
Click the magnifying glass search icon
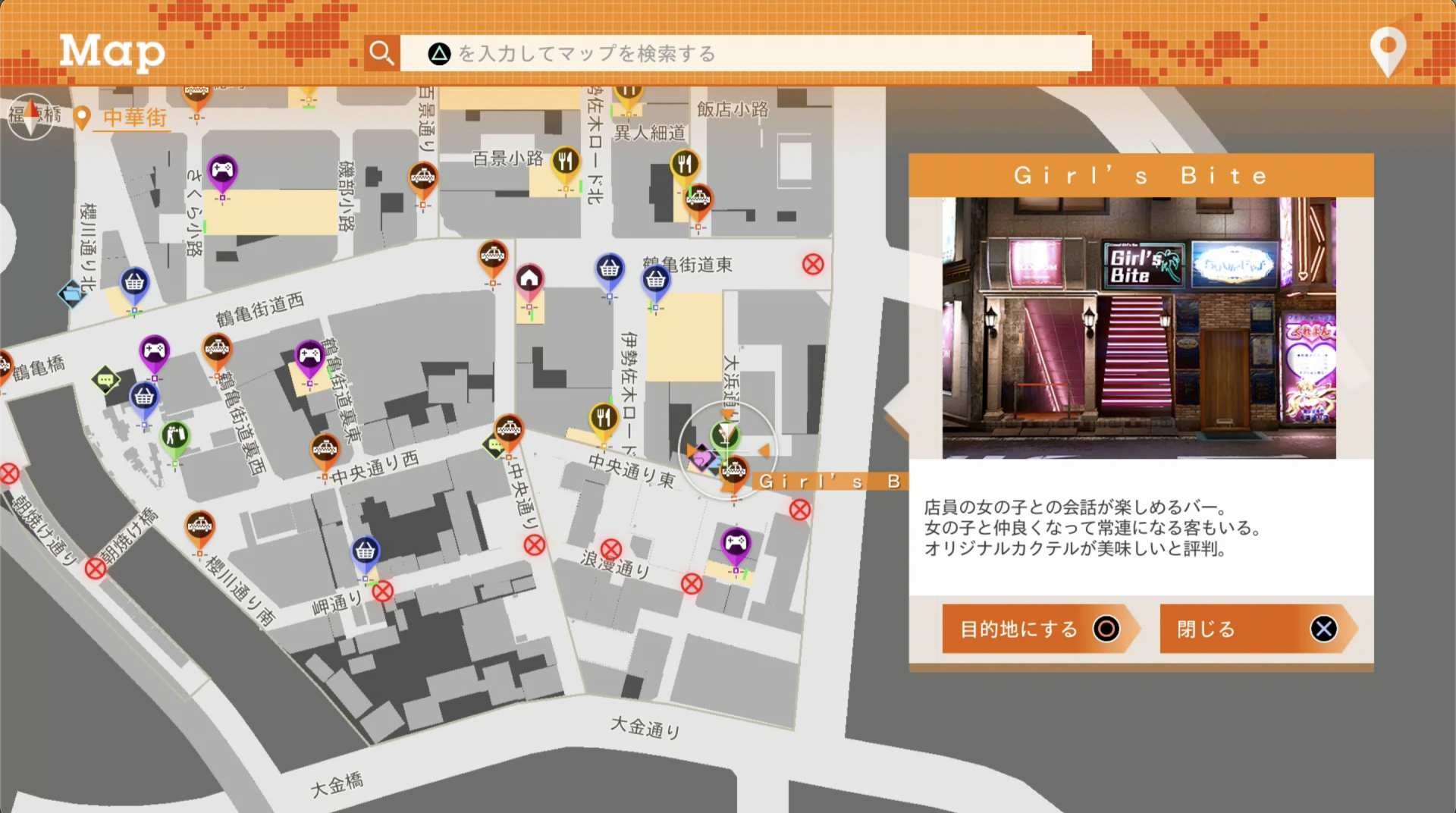click(381, 53)
